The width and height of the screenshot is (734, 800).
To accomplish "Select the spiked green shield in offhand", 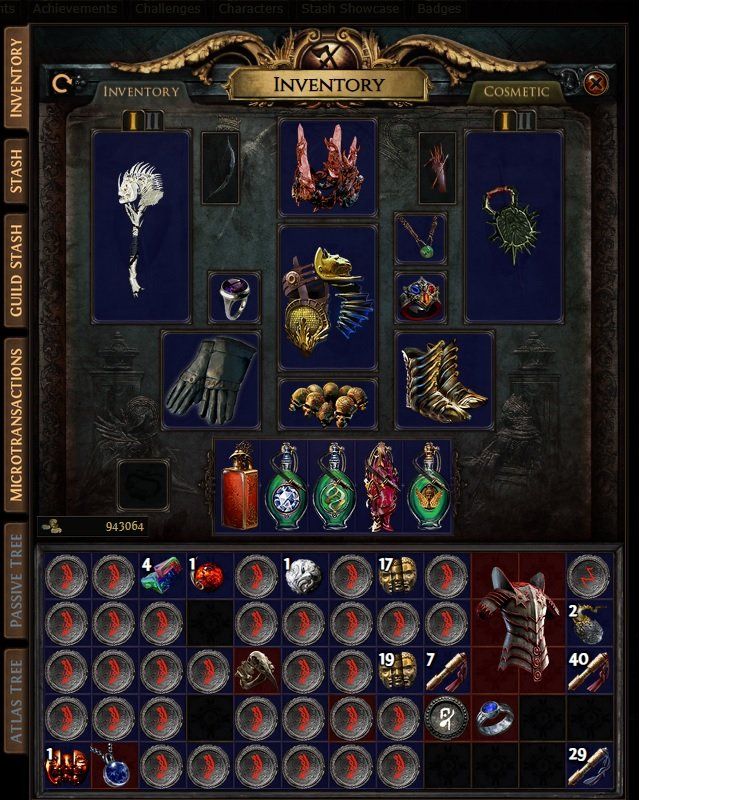I will coord(514,226).
